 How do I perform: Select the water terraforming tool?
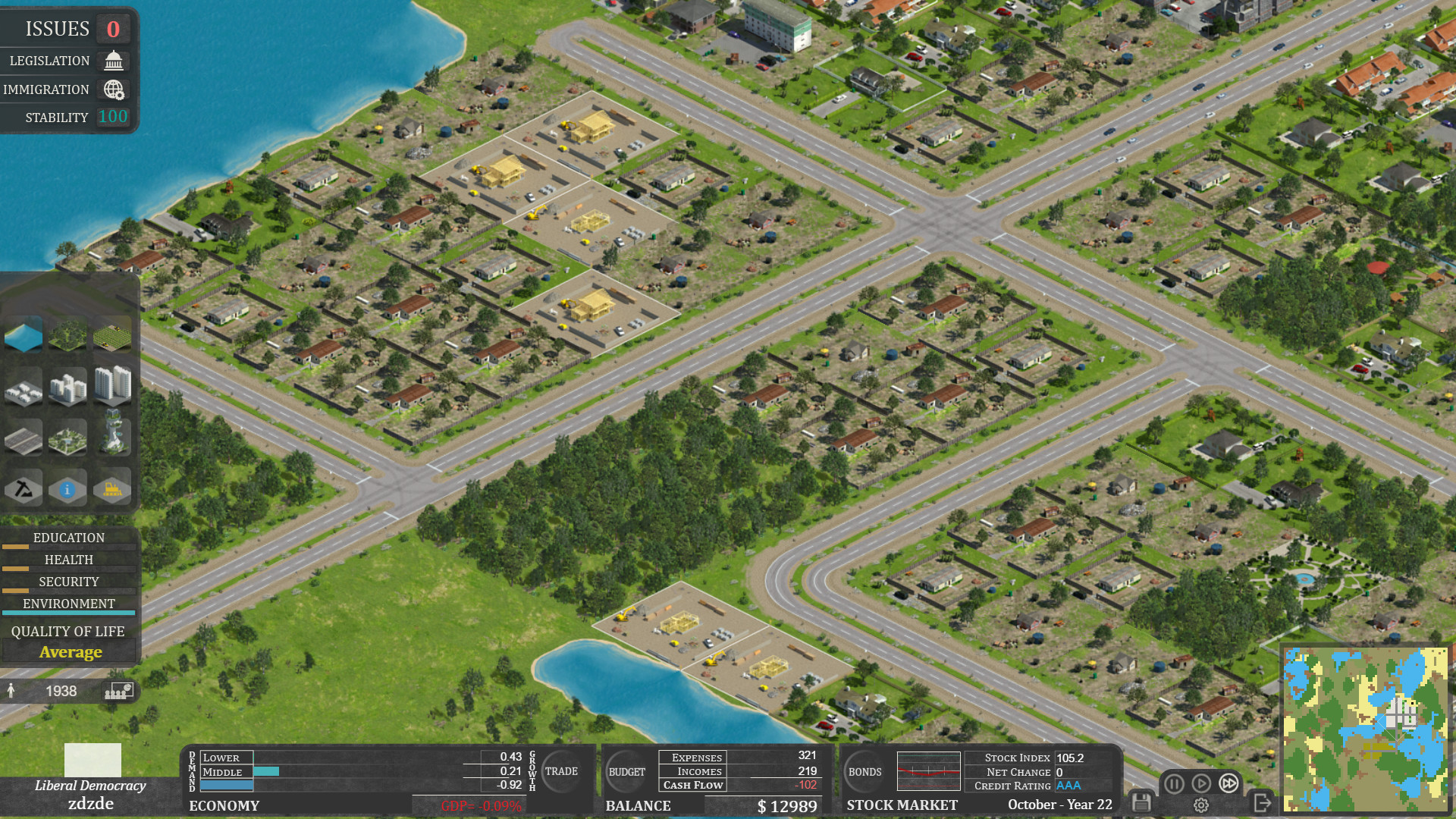coord(23,334)
